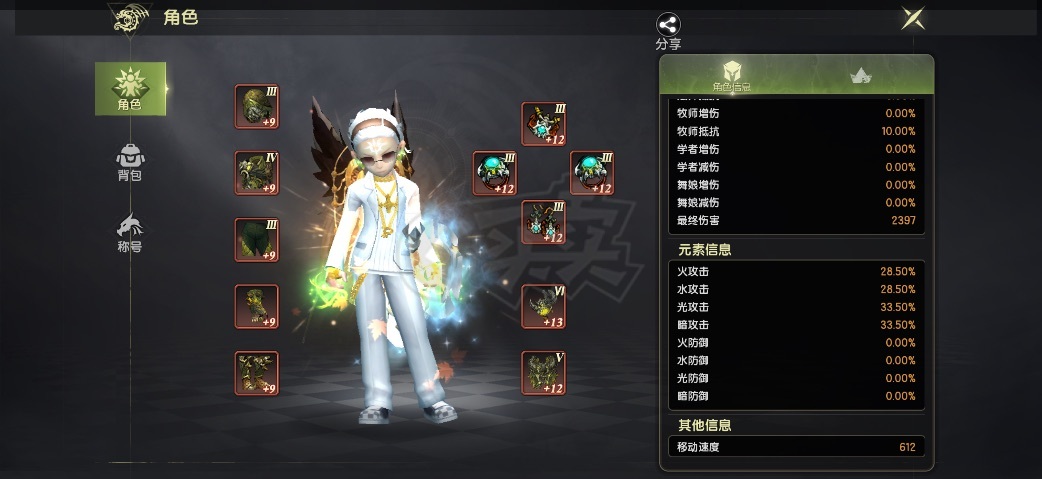1042x479 pixels.
Task: View the +9 gloves equipment slot
Action: (x=256, y=306)
